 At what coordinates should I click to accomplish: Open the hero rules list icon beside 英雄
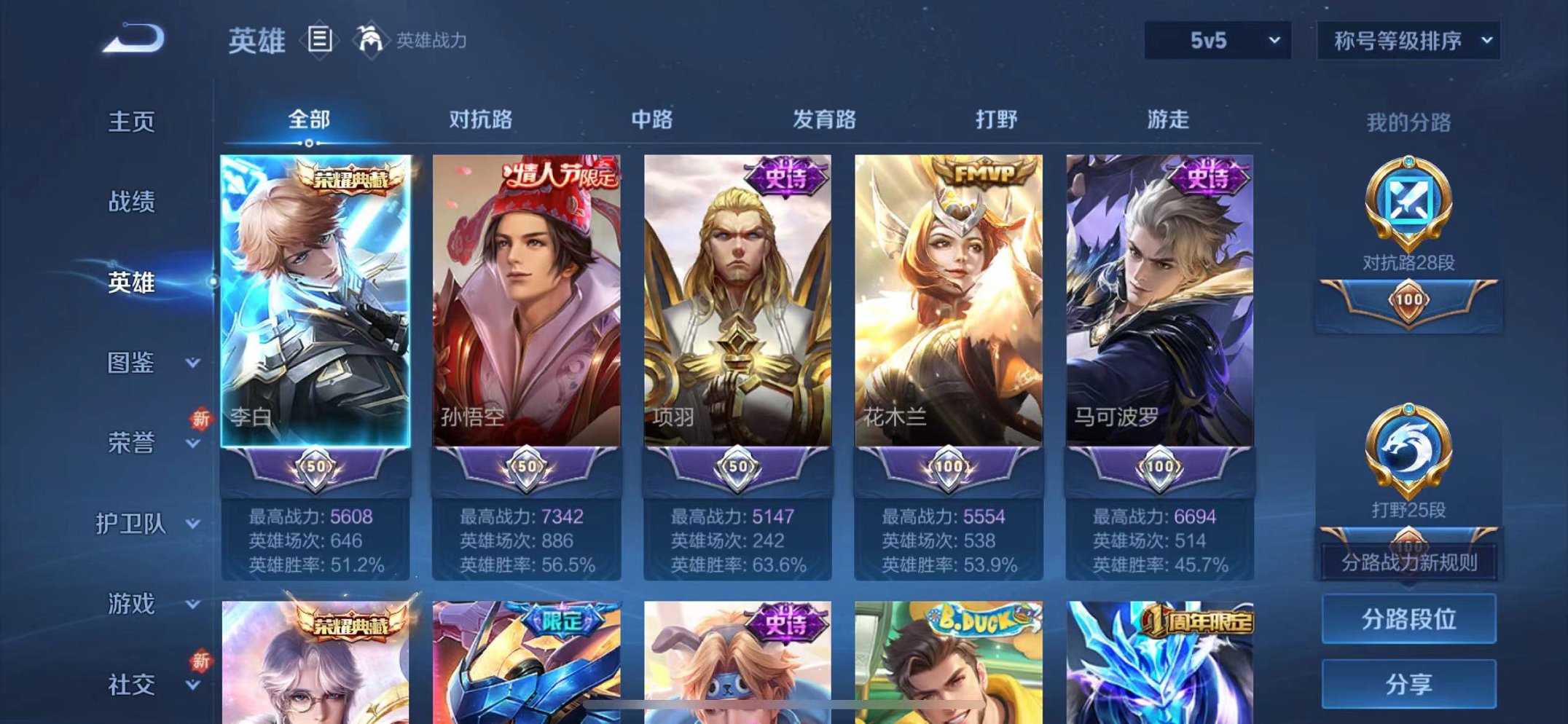coord(319,40)
